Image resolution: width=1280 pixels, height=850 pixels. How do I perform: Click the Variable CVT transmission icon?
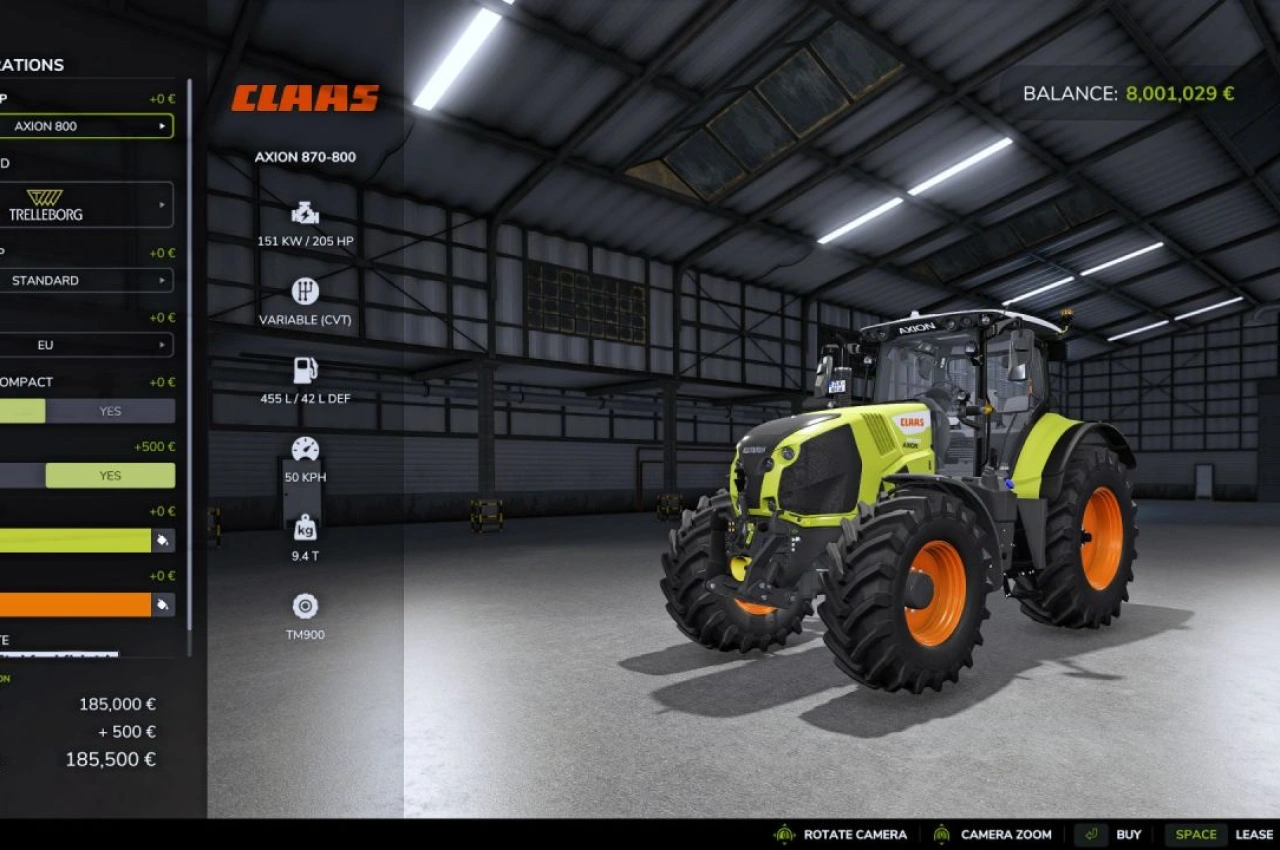(304, 292)
